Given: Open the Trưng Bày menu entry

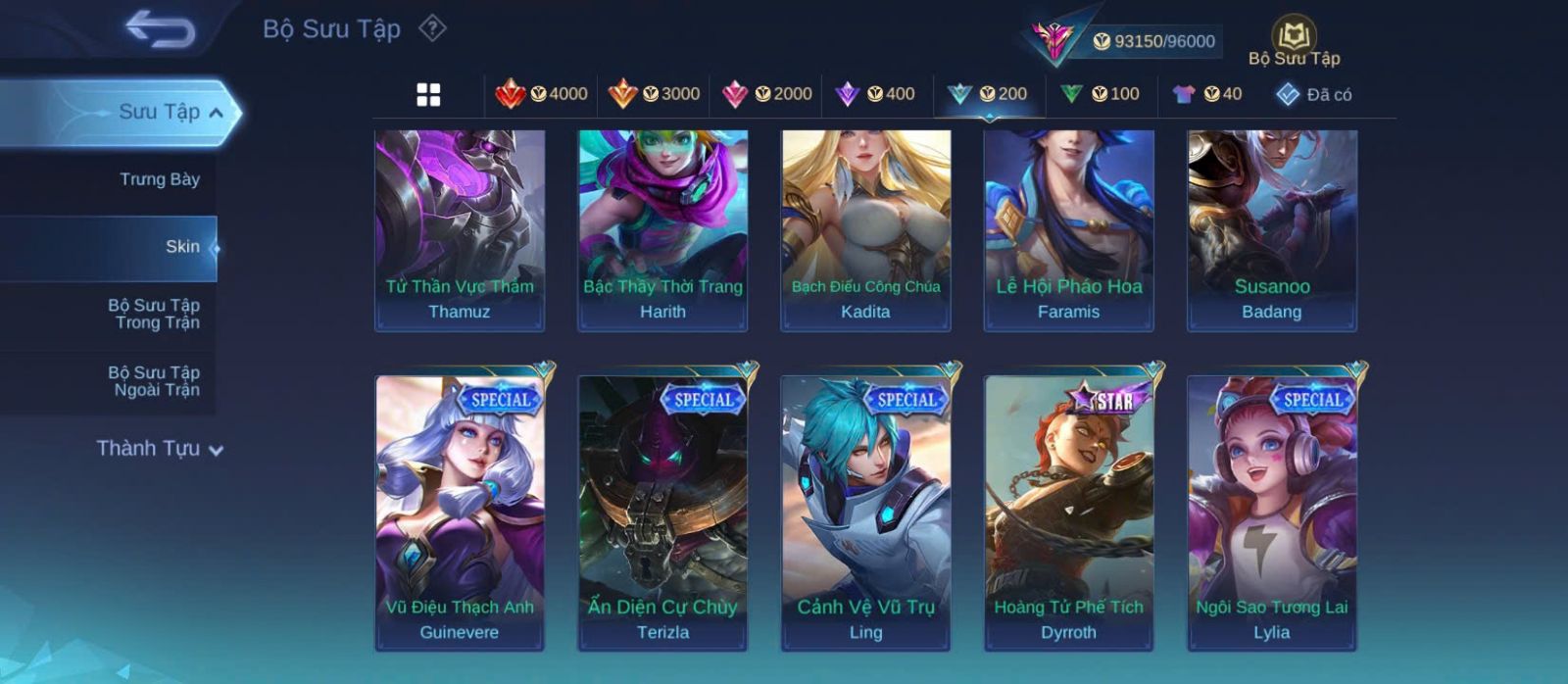Looking at the screenshot, I should pyautogui.click(x=159, y=179).
